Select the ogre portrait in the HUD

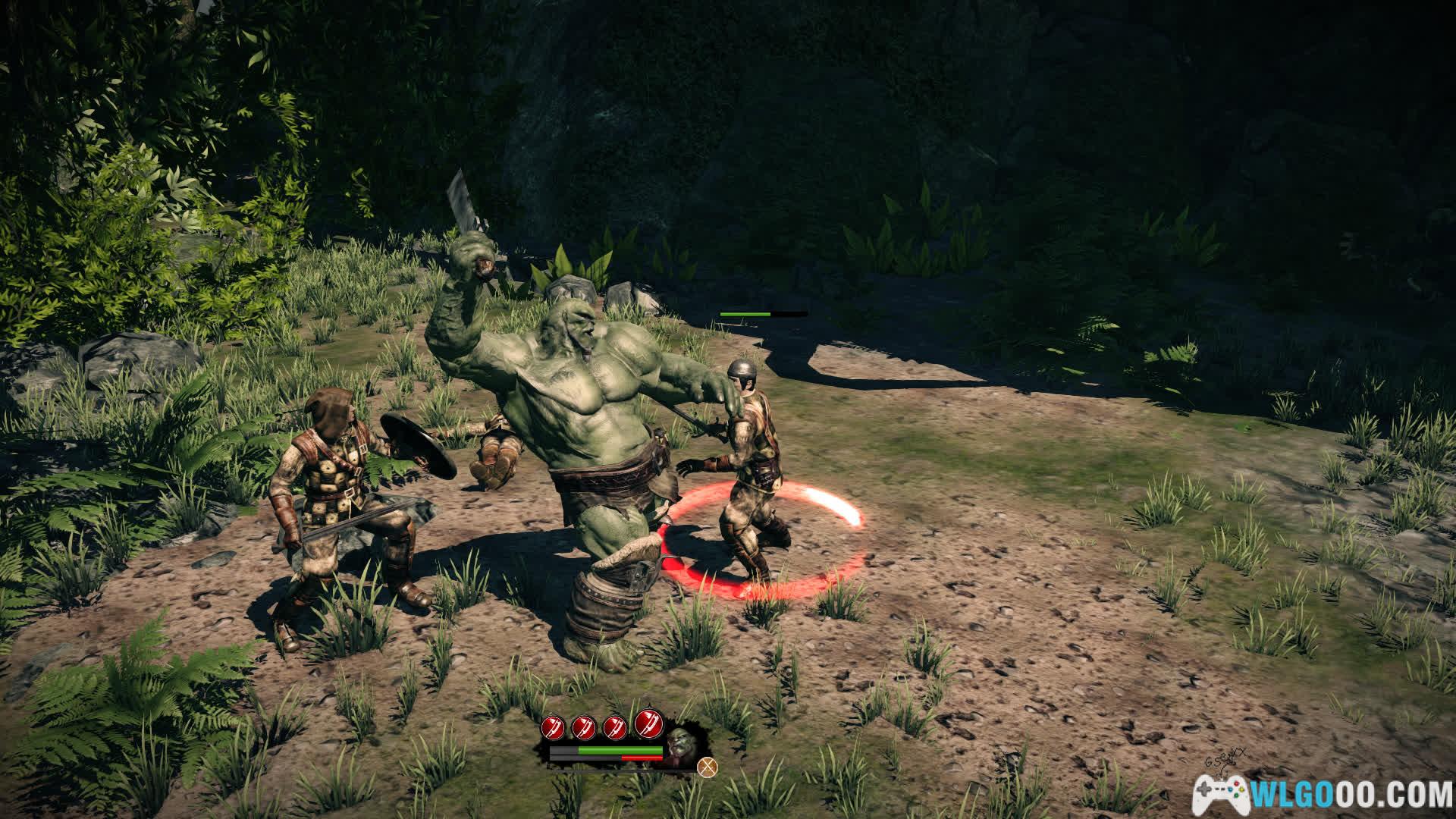point(679,746)
